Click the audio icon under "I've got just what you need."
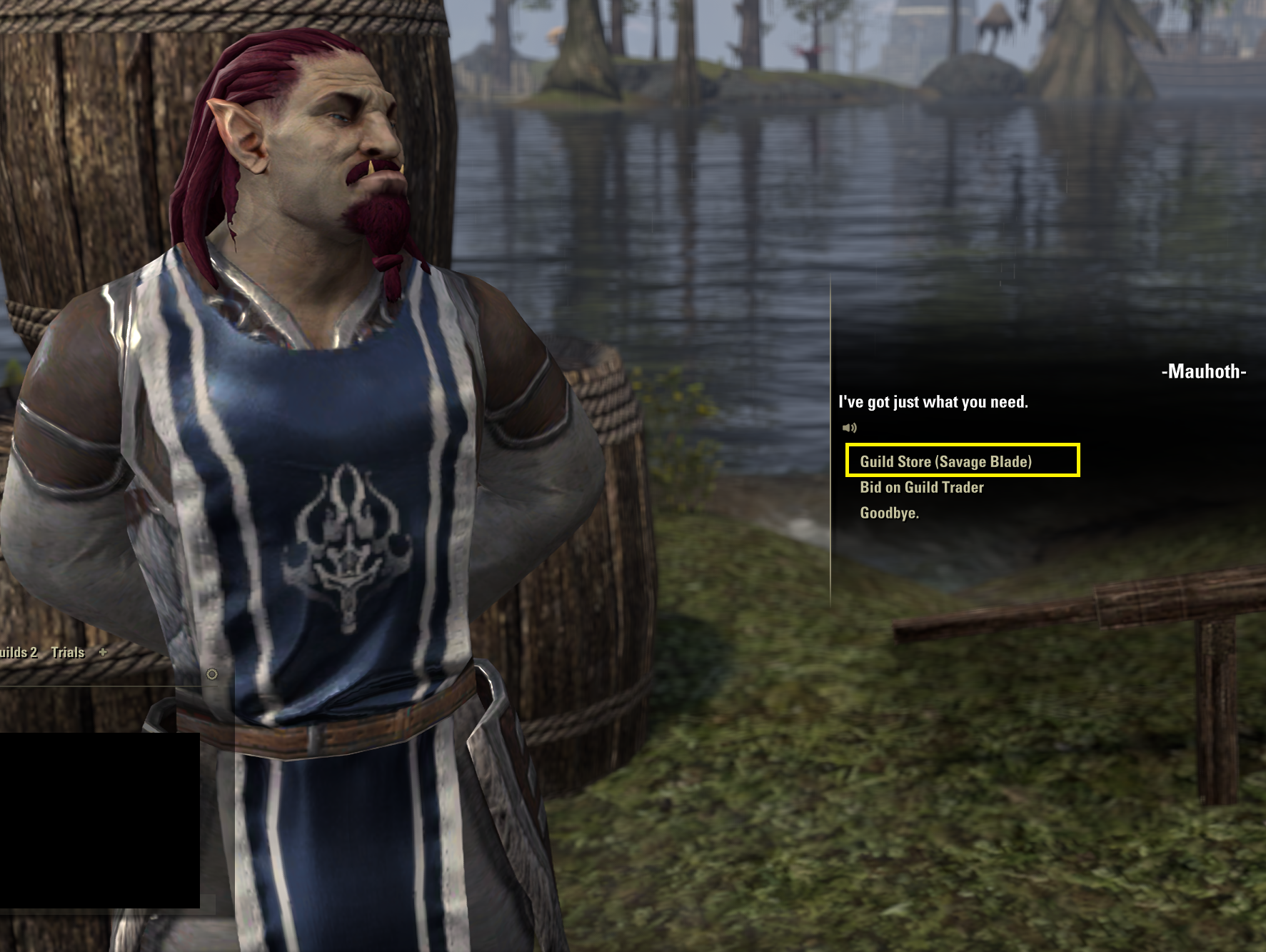 point(848,429)
